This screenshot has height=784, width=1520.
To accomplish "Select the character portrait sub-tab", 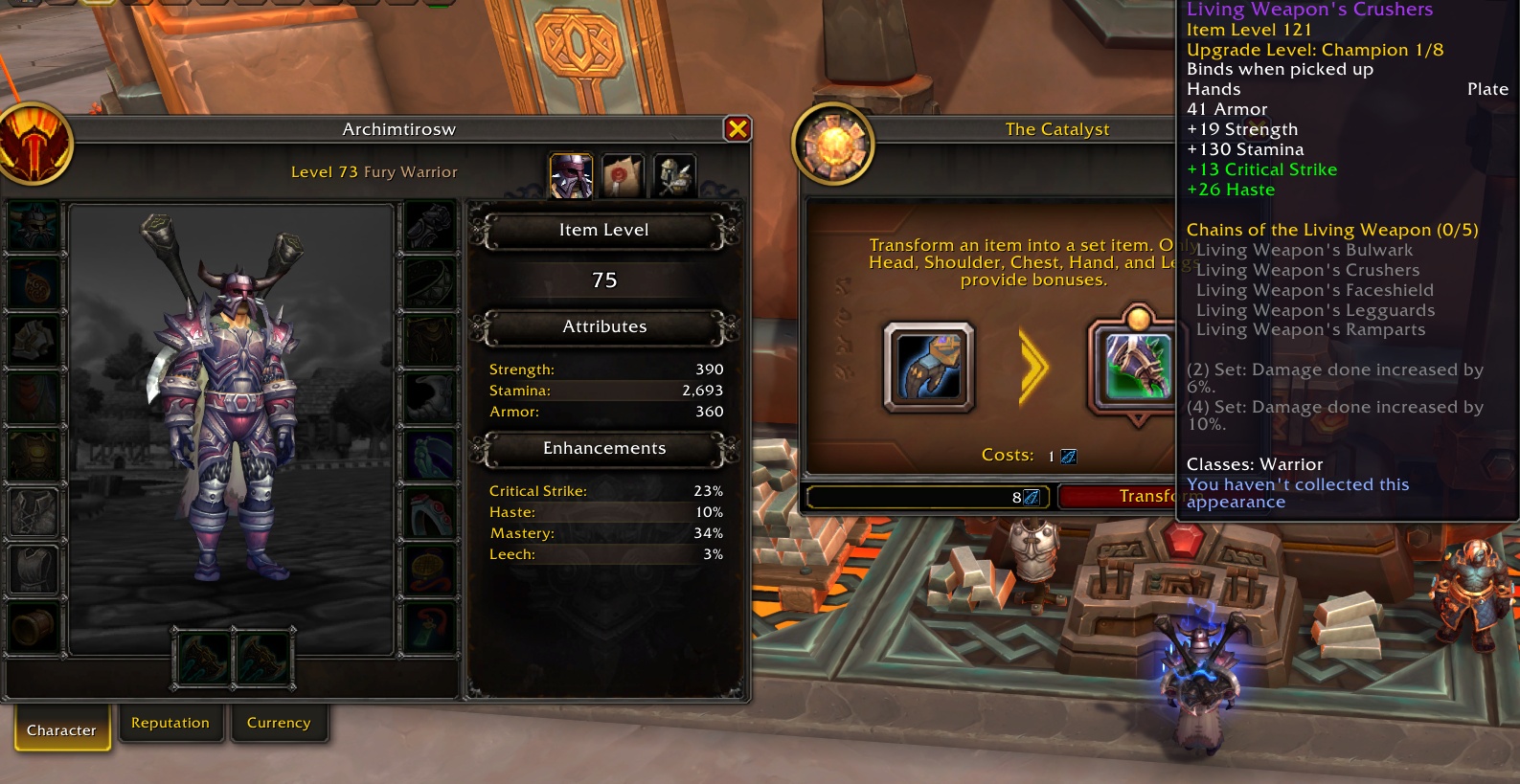I will coord(571,174).
